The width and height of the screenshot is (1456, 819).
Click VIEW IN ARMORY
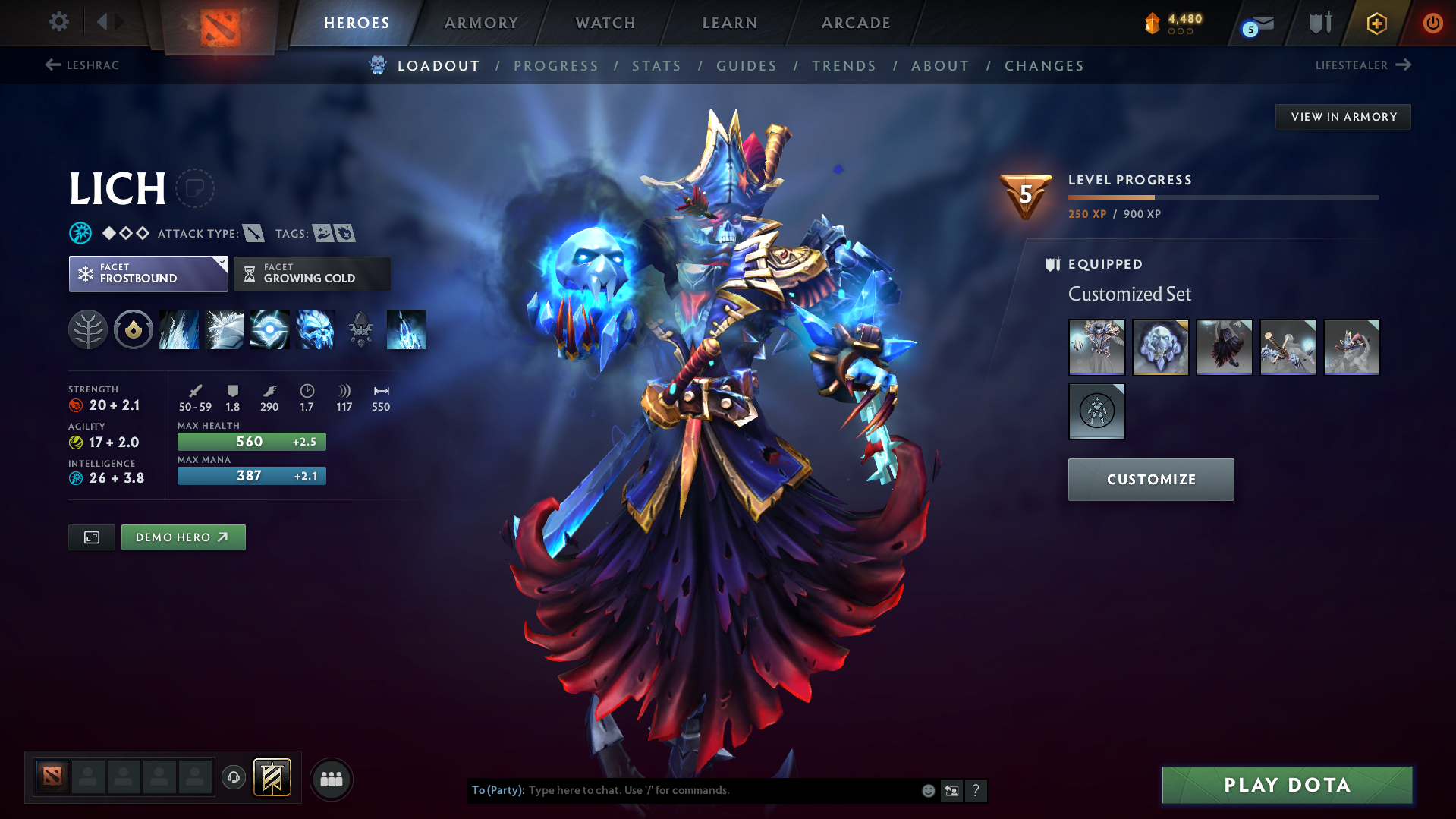1342,116
